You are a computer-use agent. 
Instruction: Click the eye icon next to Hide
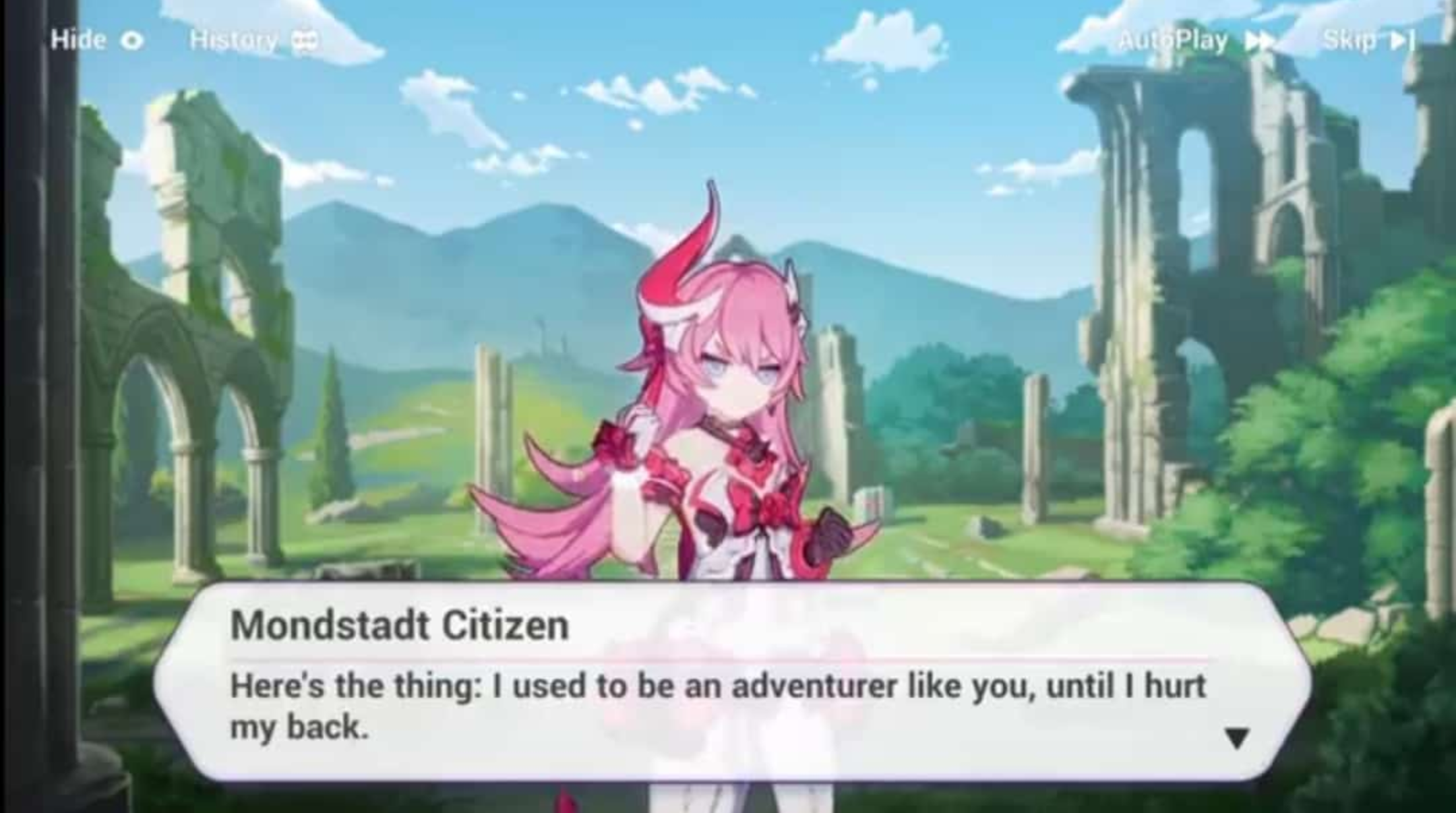tap(133, 40)
